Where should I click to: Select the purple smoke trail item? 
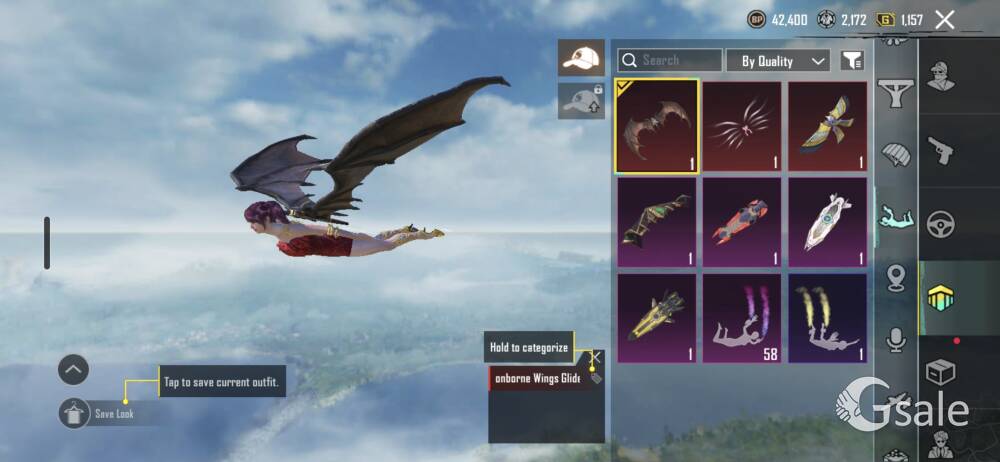pyautogui.click(x=742, y=319)
